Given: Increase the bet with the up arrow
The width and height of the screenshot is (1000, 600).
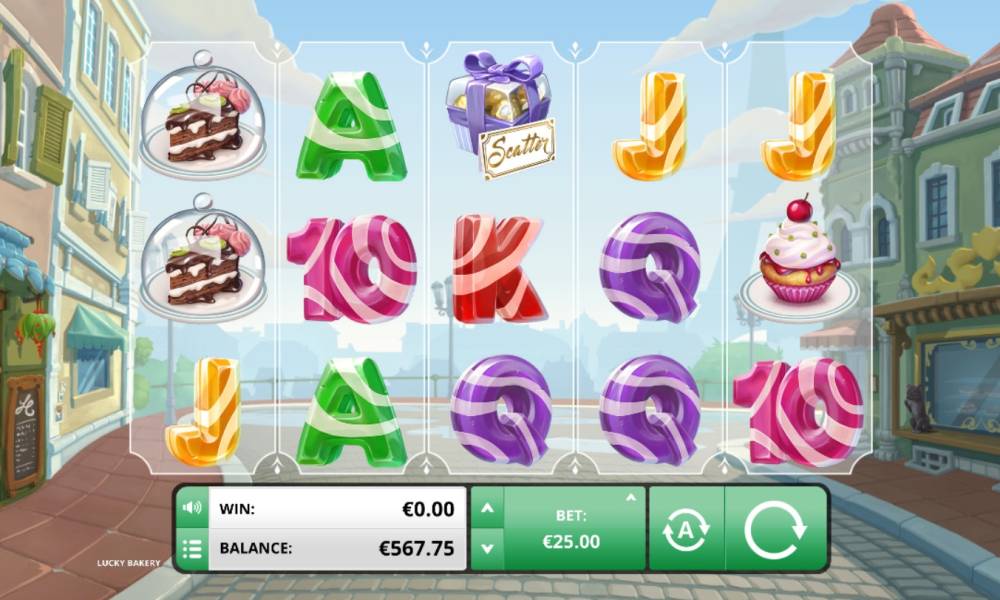Looking at the screenshot, I should click(487, 508).
